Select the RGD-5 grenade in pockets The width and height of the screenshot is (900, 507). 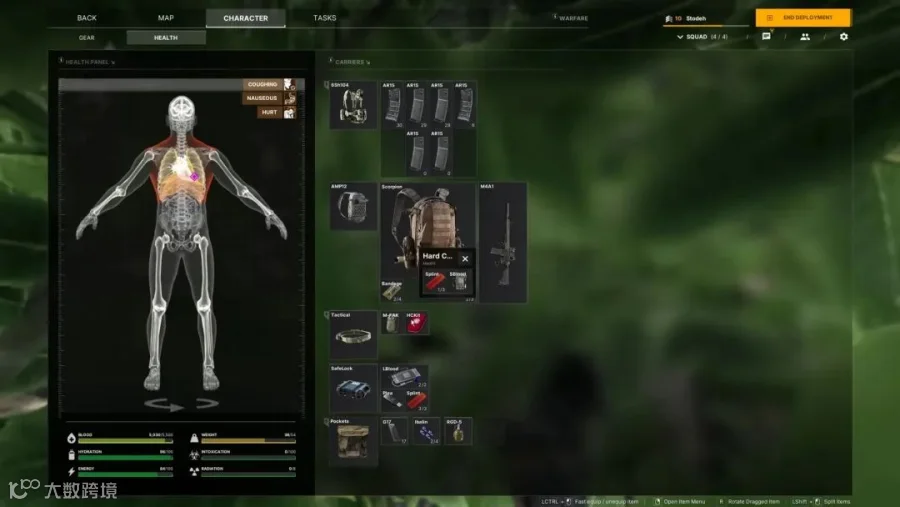click(458, 431)
